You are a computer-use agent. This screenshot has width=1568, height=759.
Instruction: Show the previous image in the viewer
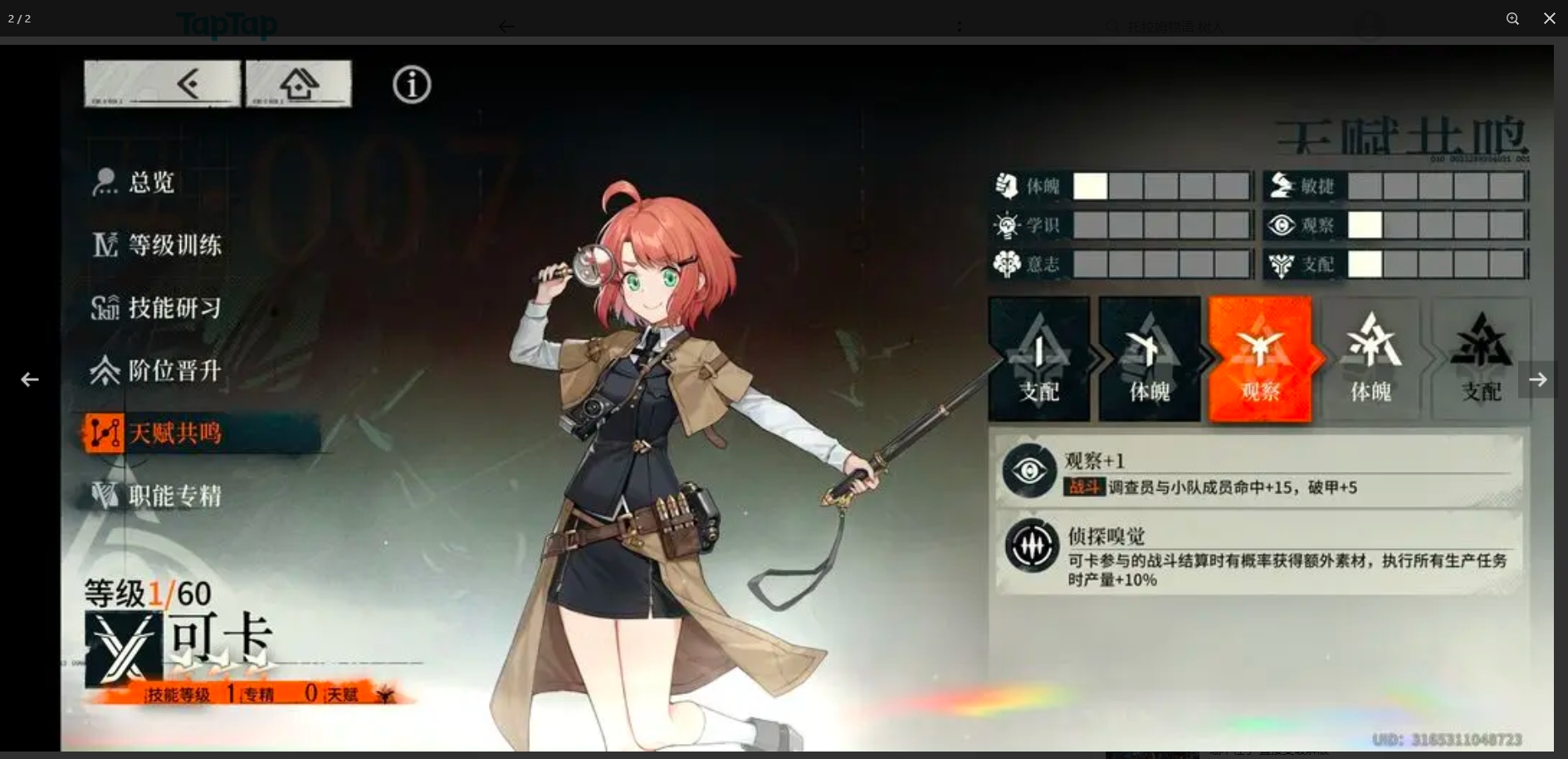tap(30, 379)
